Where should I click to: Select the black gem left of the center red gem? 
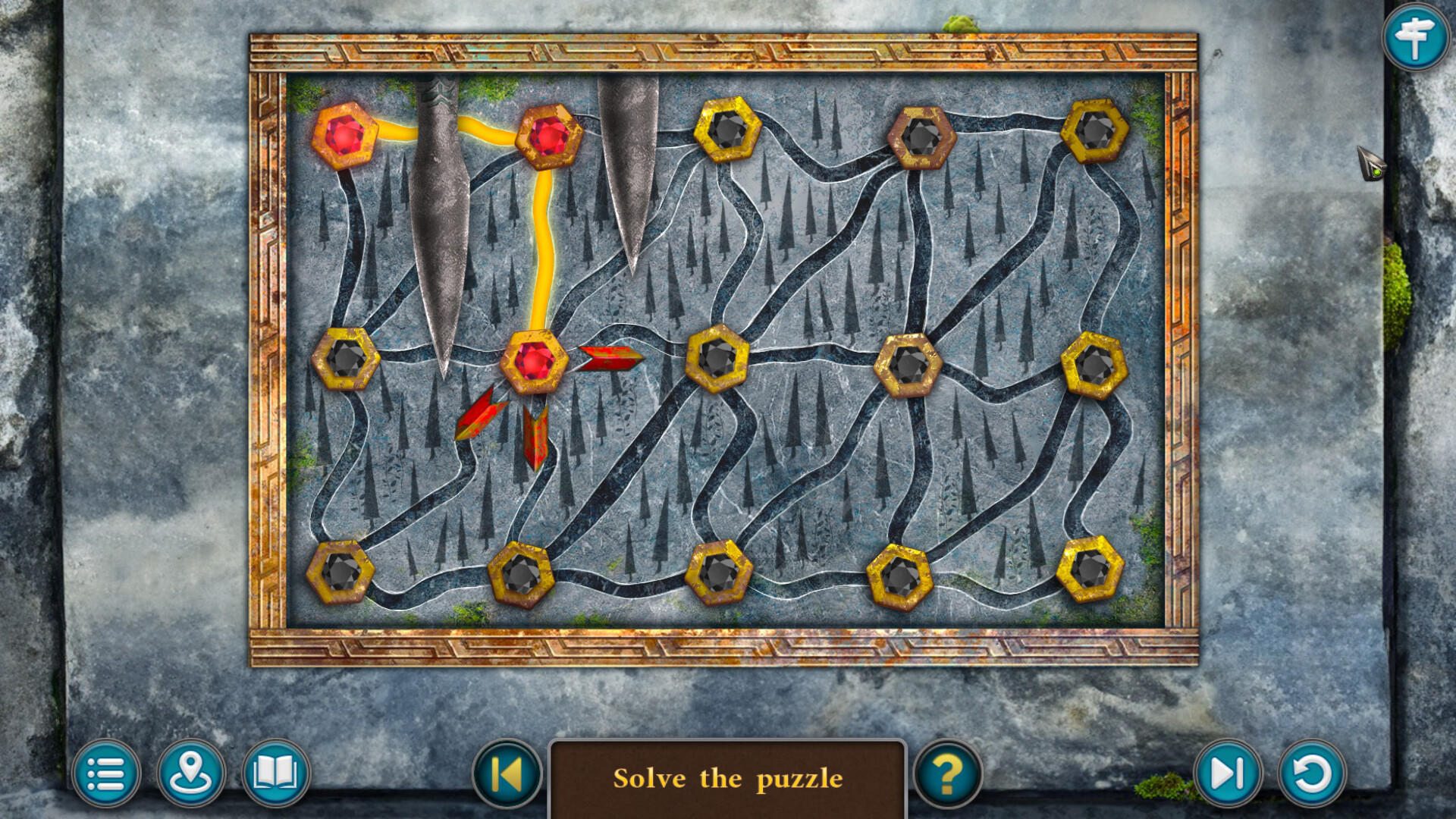345,360
